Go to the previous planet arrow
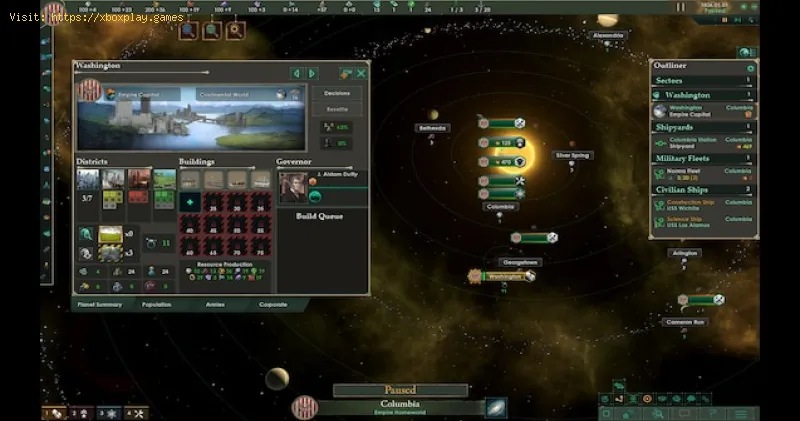This screenshot has width=800, height=421. click(x=296, y=73)
